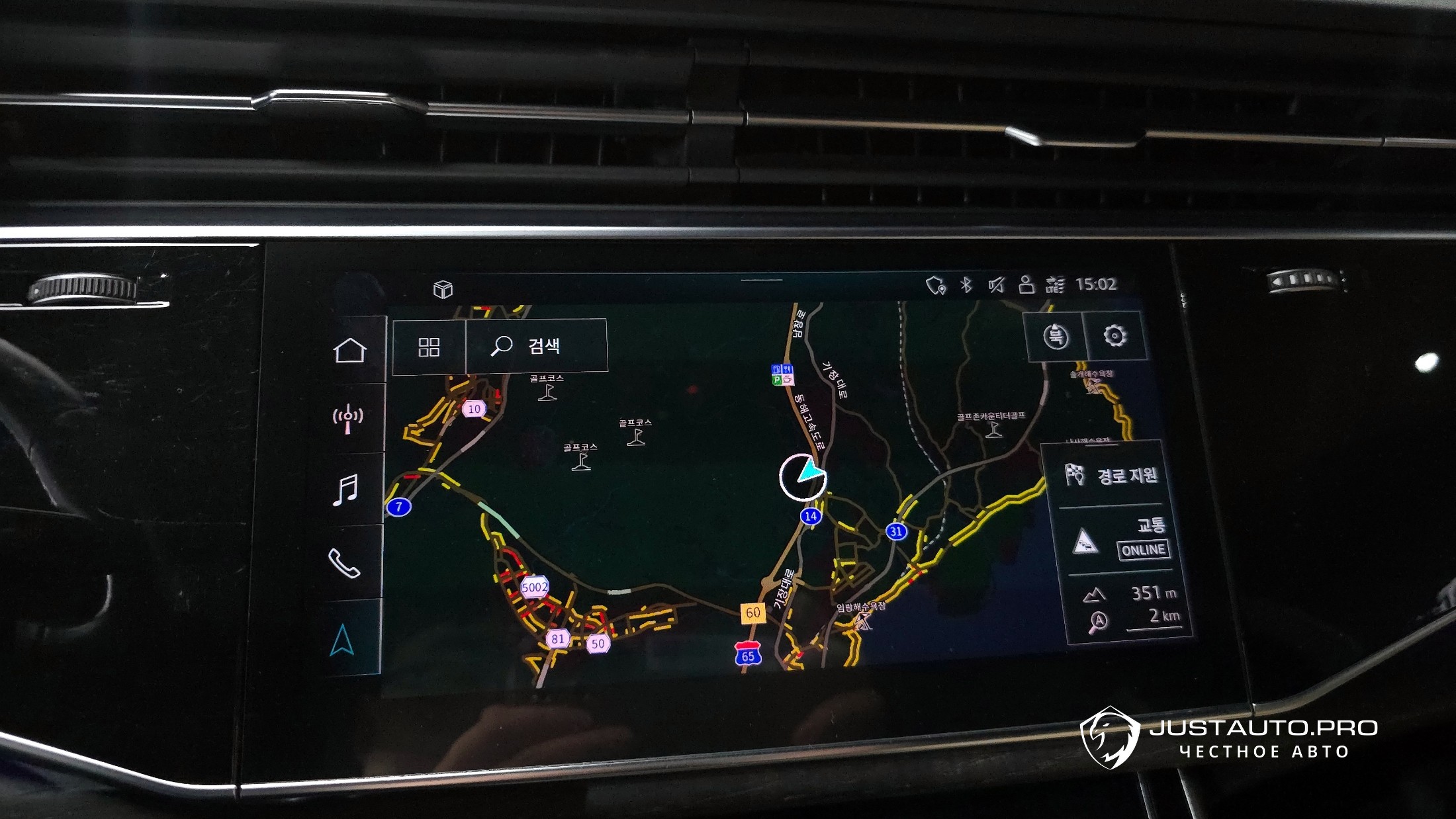The width and height of the screenshot is (1456, 819).
Task: Select 경로 지원 route guidance
Action: click(1113, 475)
